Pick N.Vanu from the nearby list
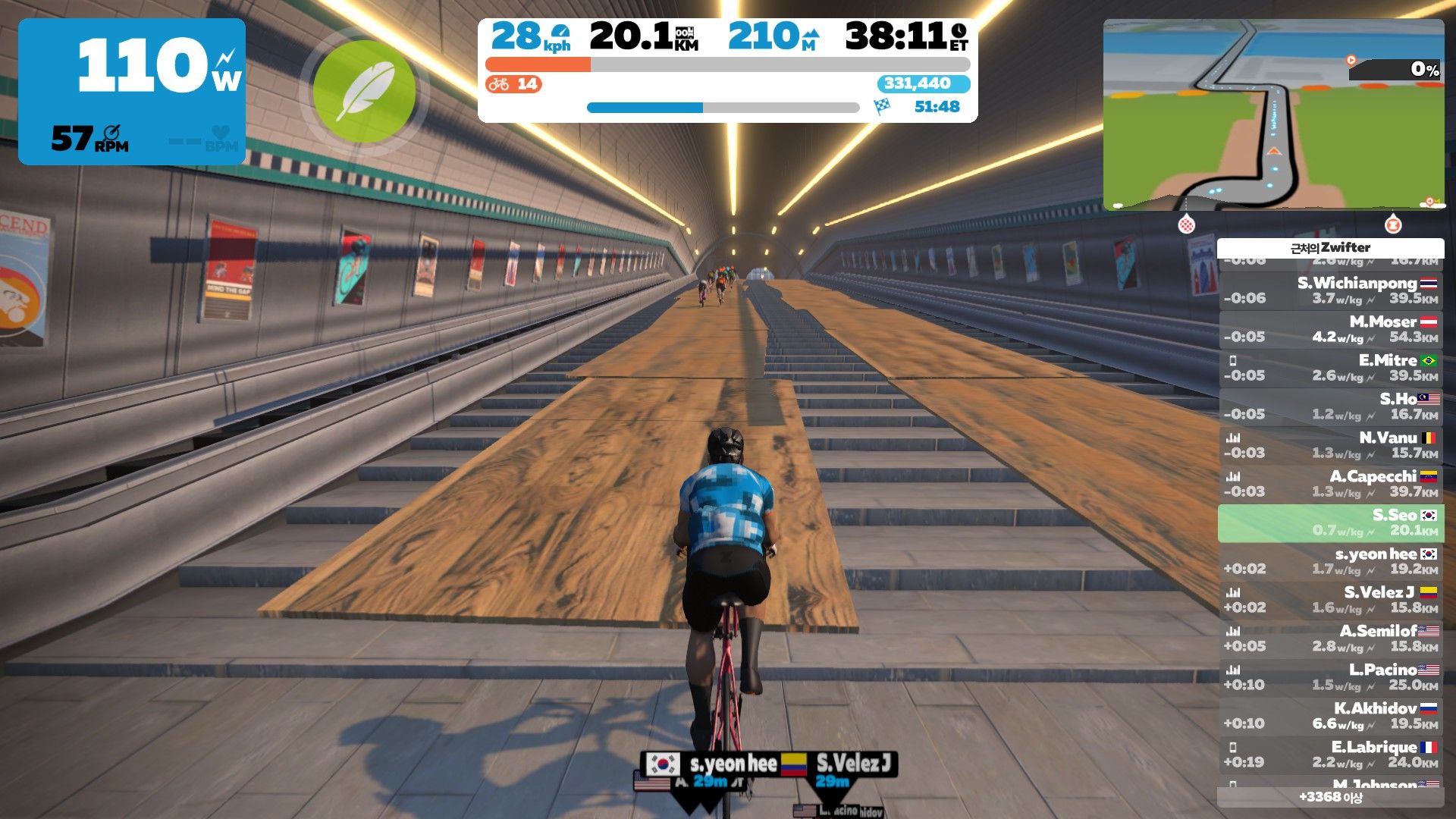The height and width of the screenshot is (819, 1456). (1331, 445)
